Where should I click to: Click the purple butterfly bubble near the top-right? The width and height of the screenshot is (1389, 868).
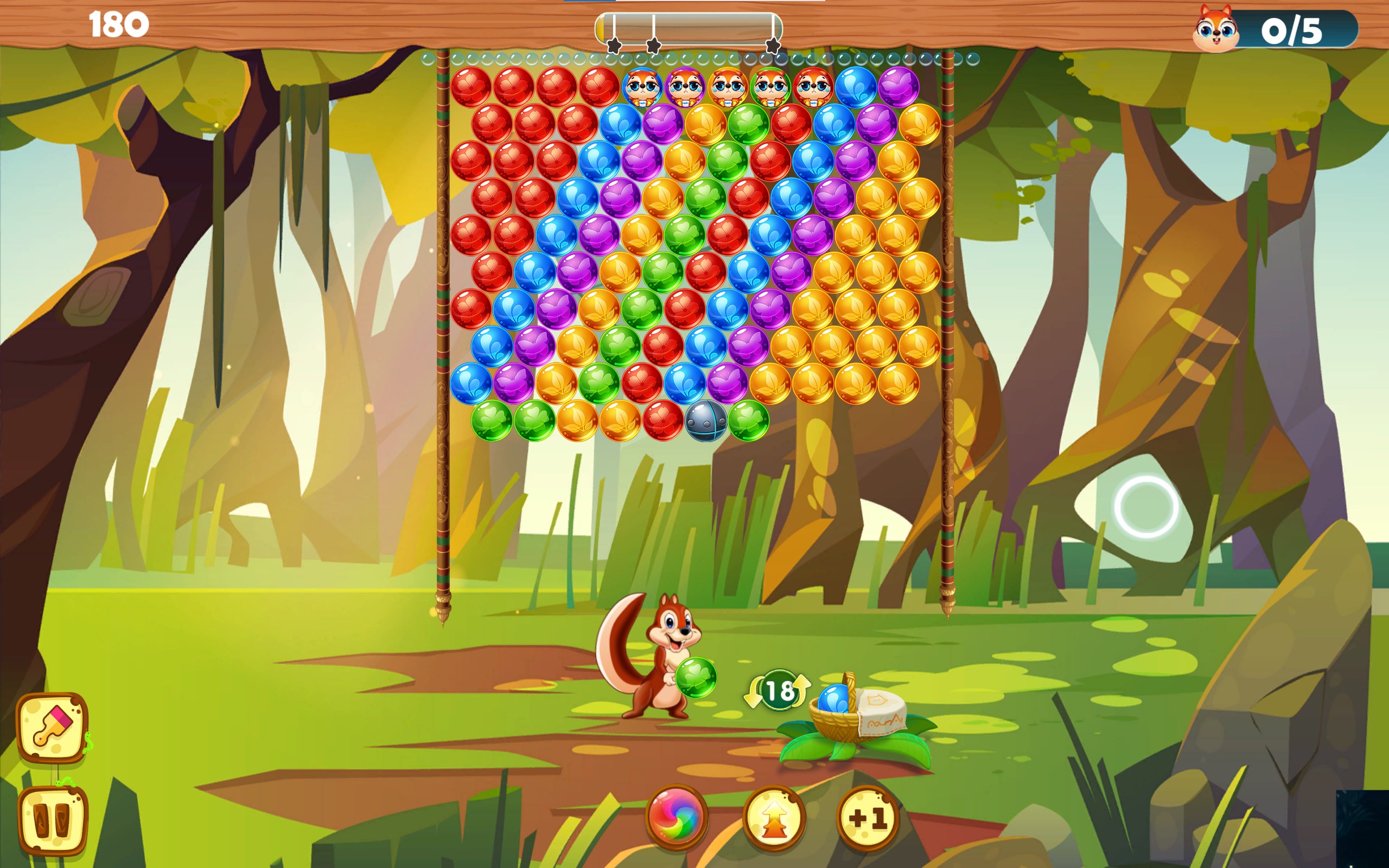(x=900, y=86)
